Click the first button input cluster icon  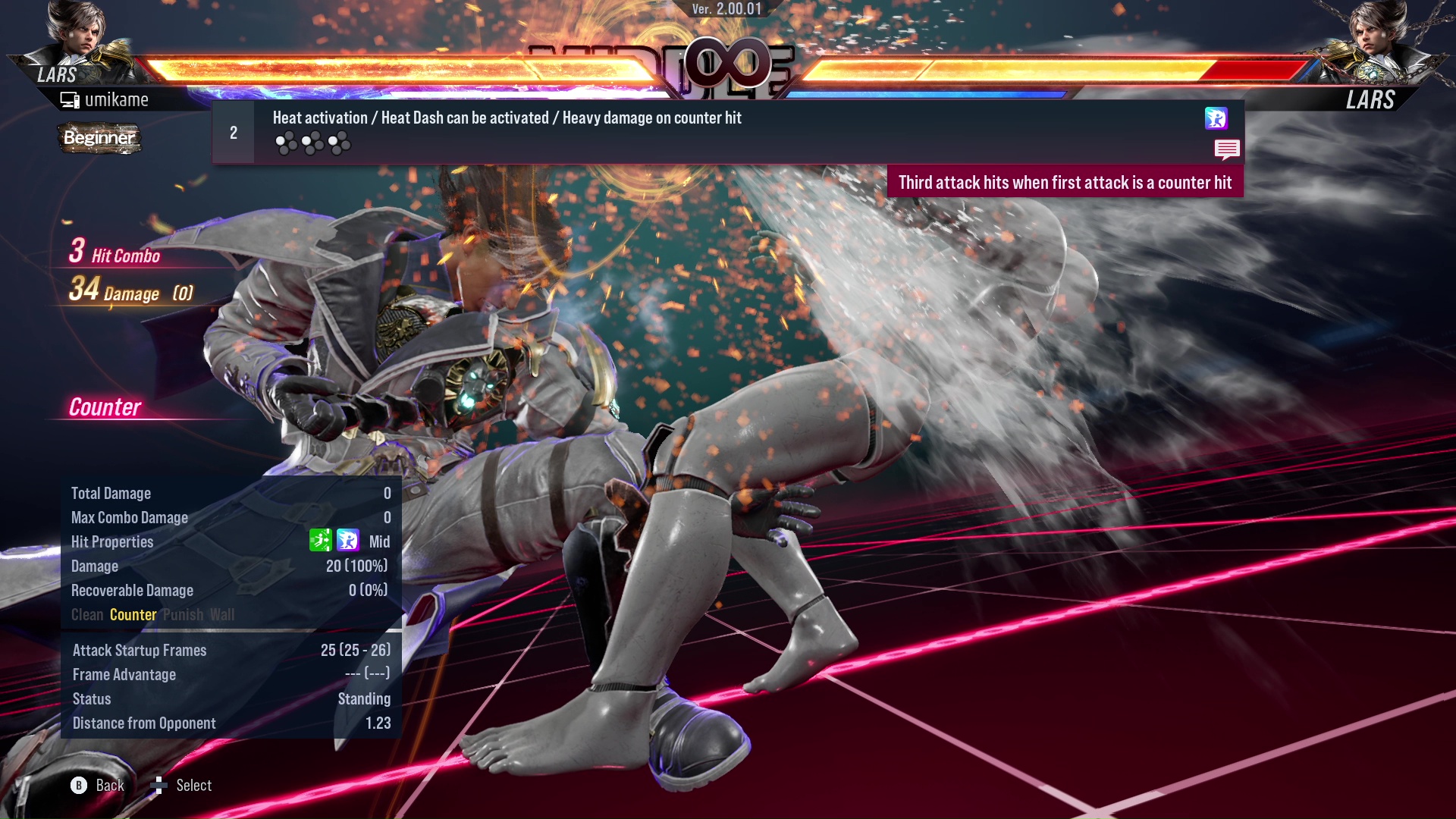click(287, 141)
